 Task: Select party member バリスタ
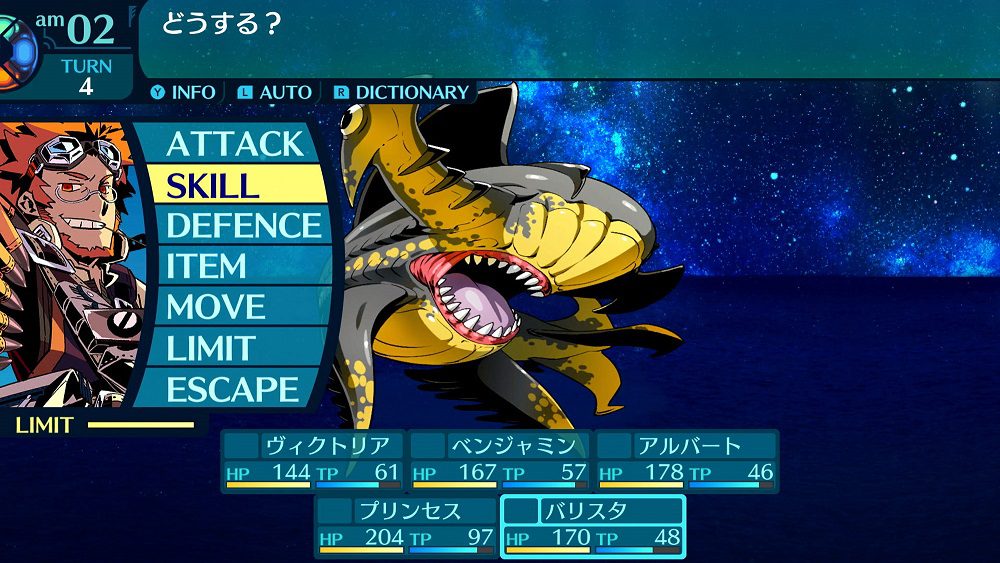593,525
